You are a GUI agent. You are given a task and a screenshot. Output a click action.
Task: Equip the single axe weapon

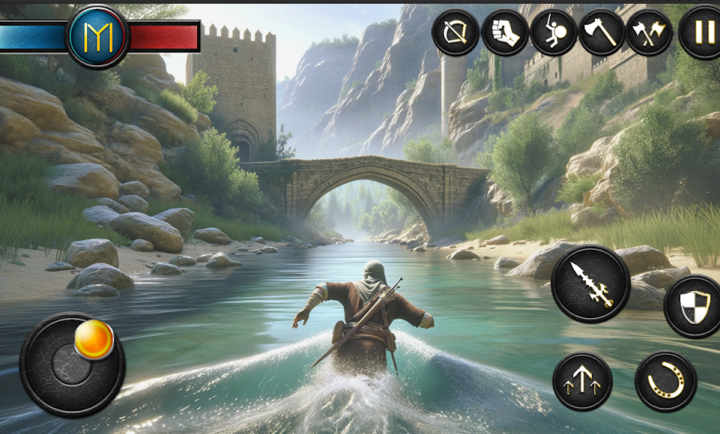[602, 32]
